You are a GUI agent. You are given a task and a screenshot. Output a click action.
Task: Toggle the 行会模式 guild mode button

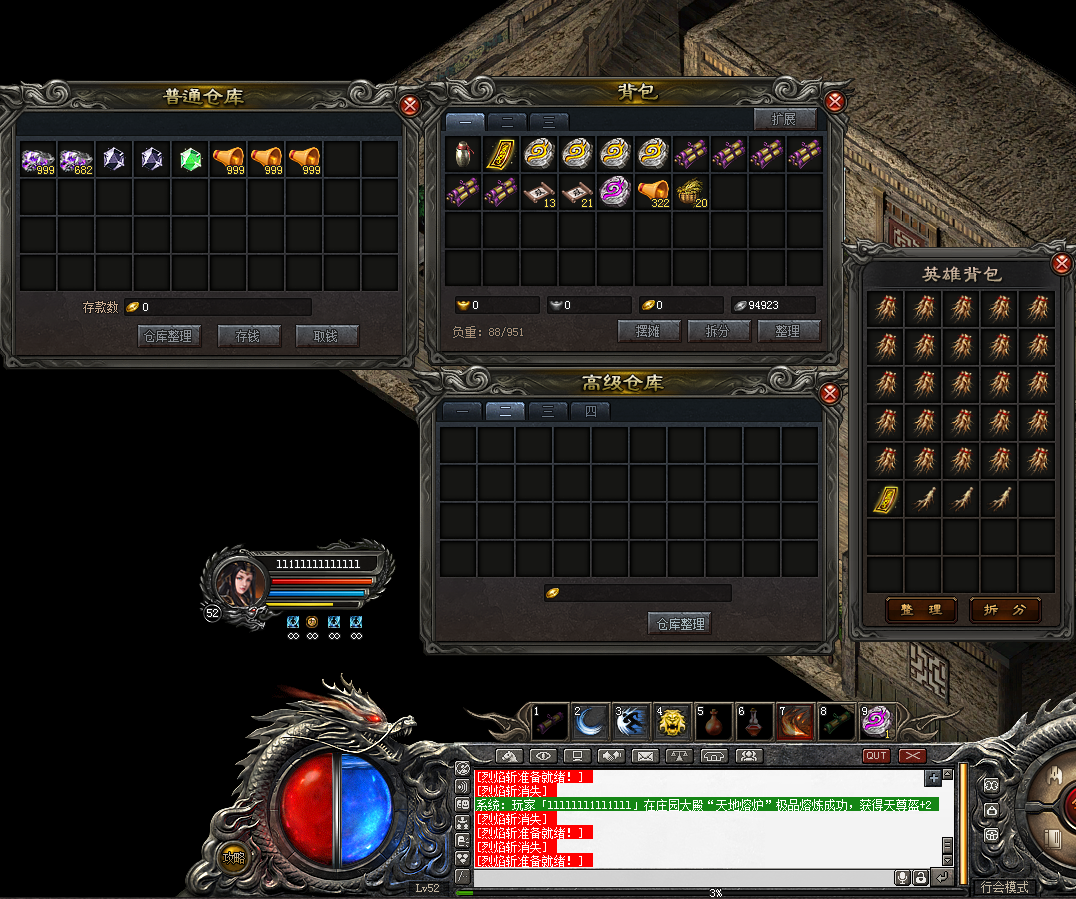pyautogui.click(x=1005, y=887)
